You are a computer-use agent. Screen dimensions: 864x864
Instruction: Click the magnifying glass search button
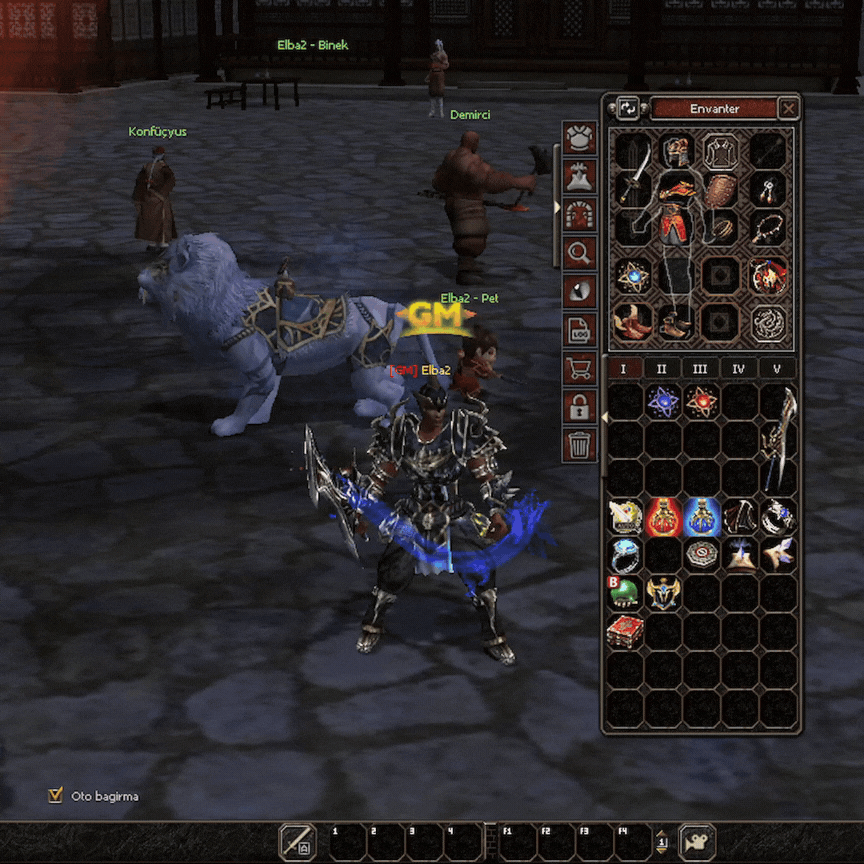580,252
